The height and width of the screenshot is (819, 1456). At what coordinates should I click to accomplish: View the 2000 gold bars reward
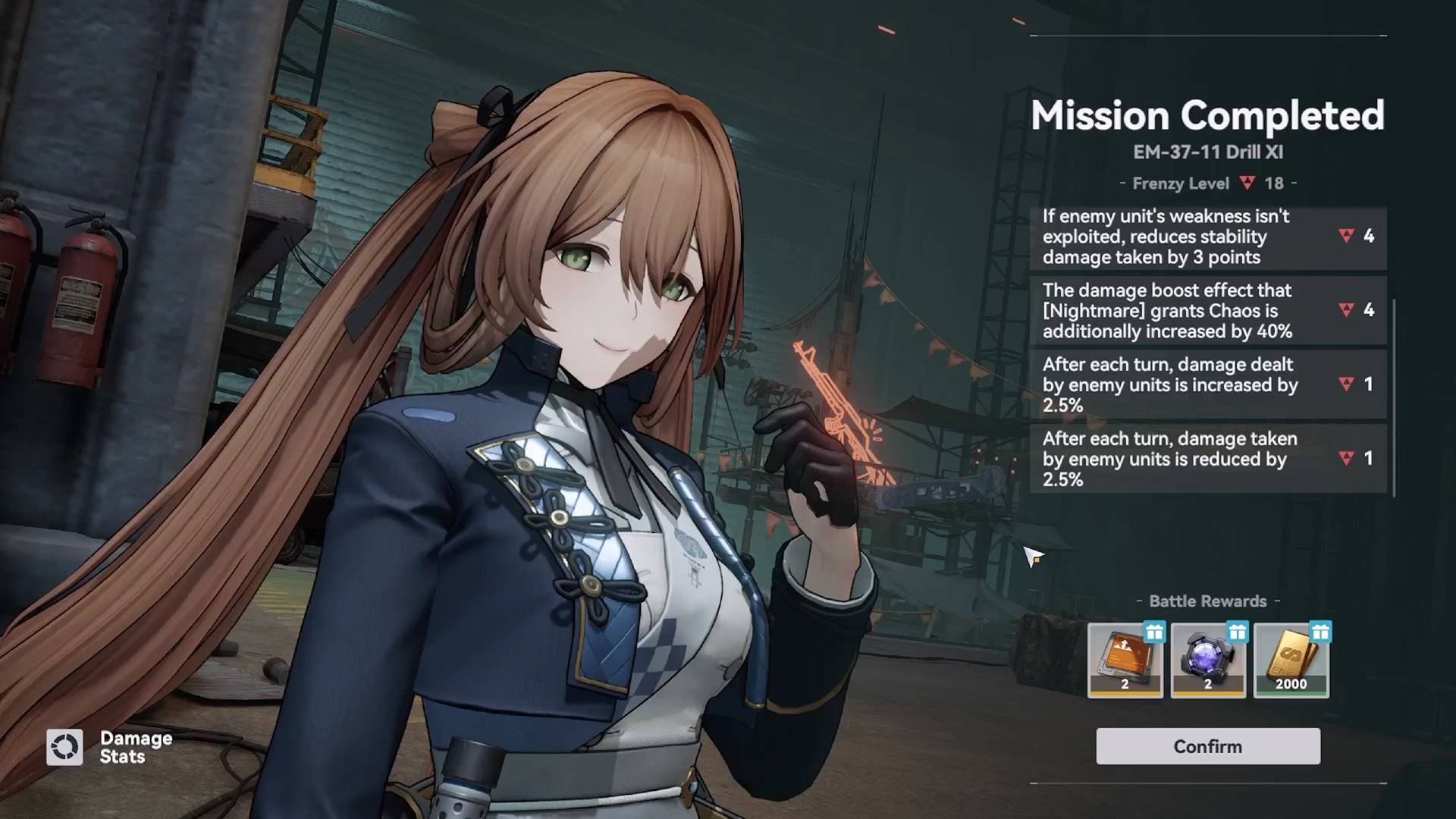(x=1291, y=660)
